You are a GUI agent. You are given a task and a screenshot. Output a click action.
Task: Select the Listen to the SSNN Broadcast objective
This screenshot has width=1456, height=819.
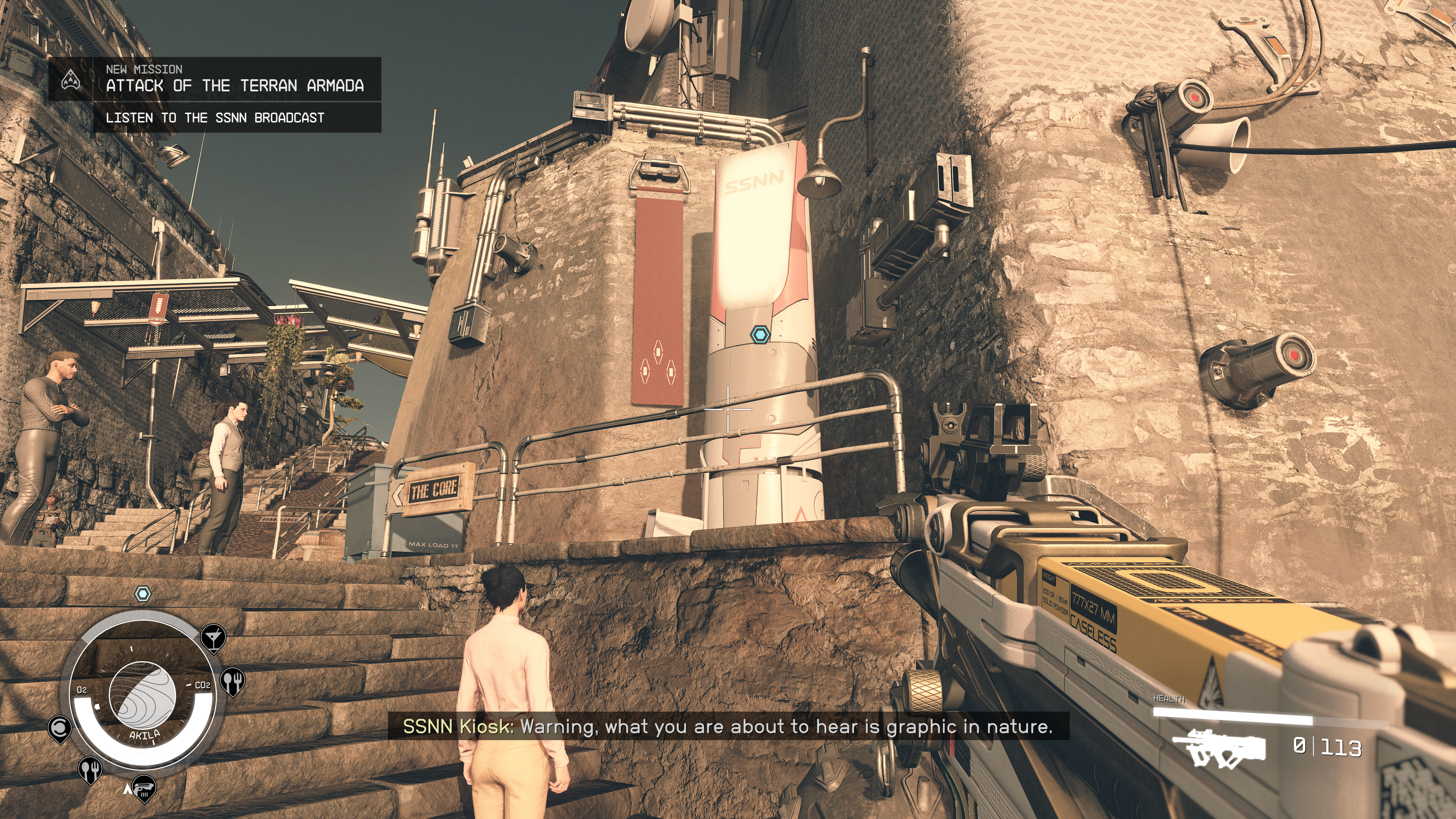(x=215, y=118)
